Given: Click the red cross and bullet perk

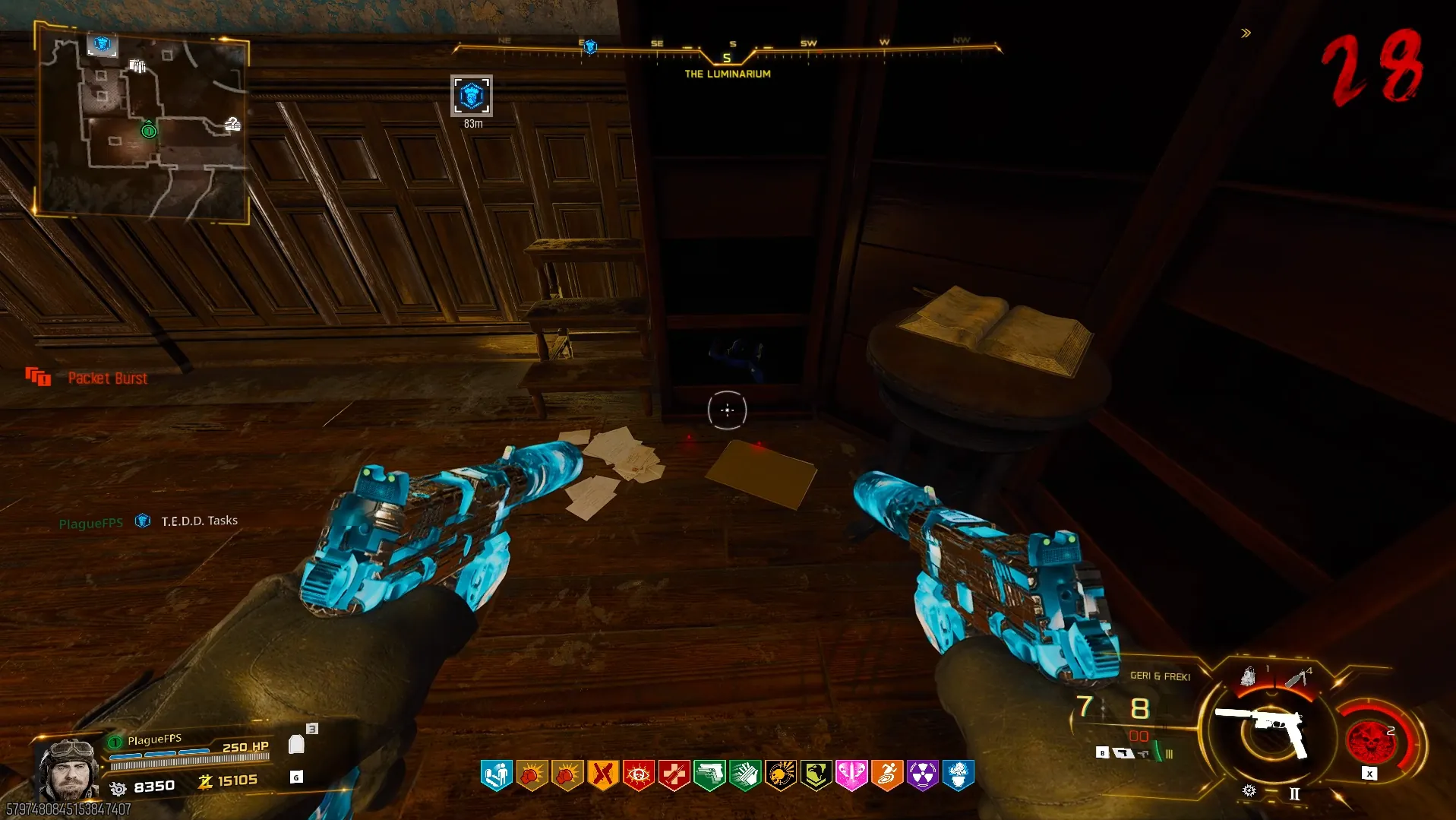Looking at the screenshot, I should [x=674, y=775].
